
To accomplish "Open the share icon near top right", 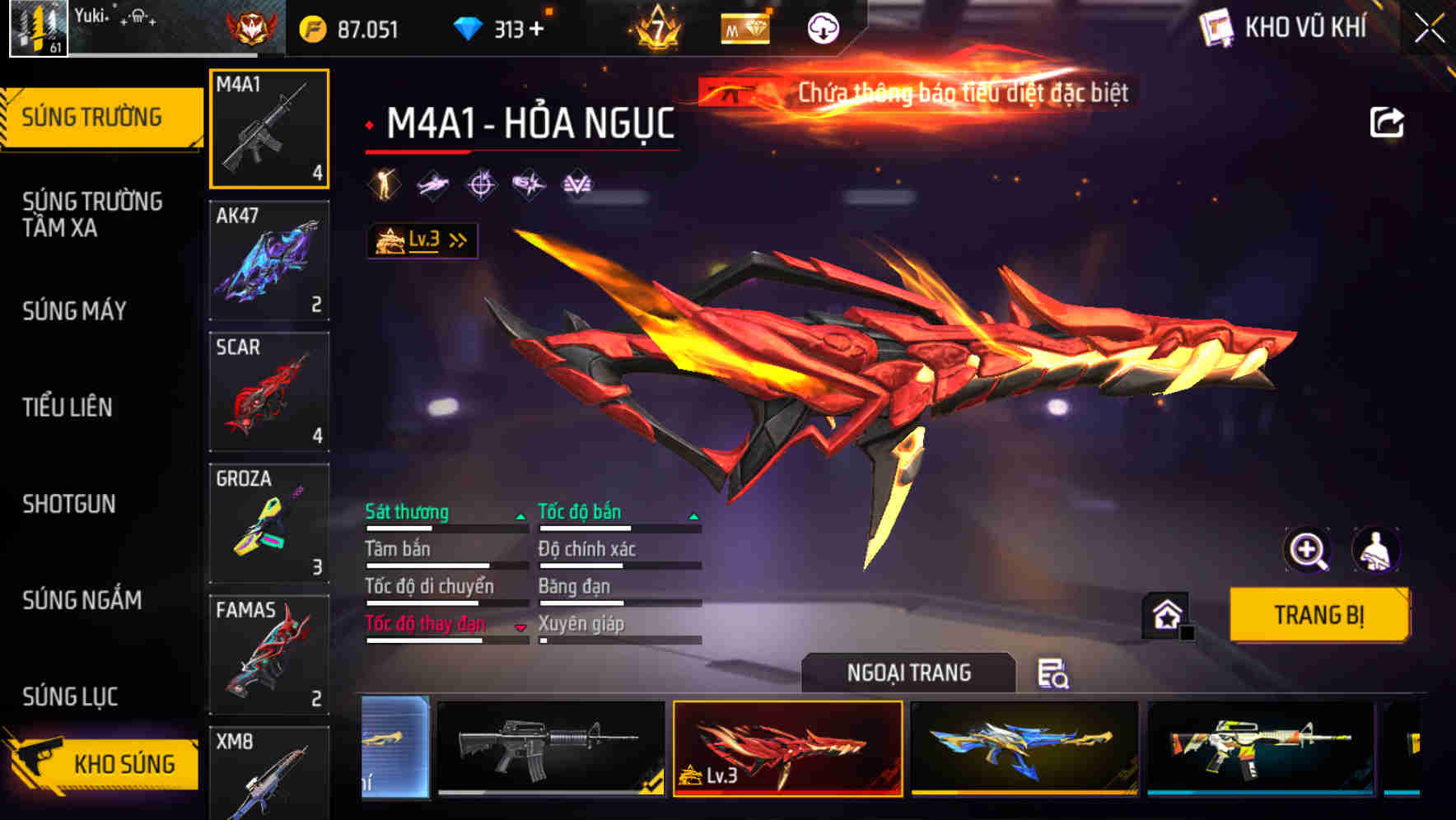I will coord(1387,122).
